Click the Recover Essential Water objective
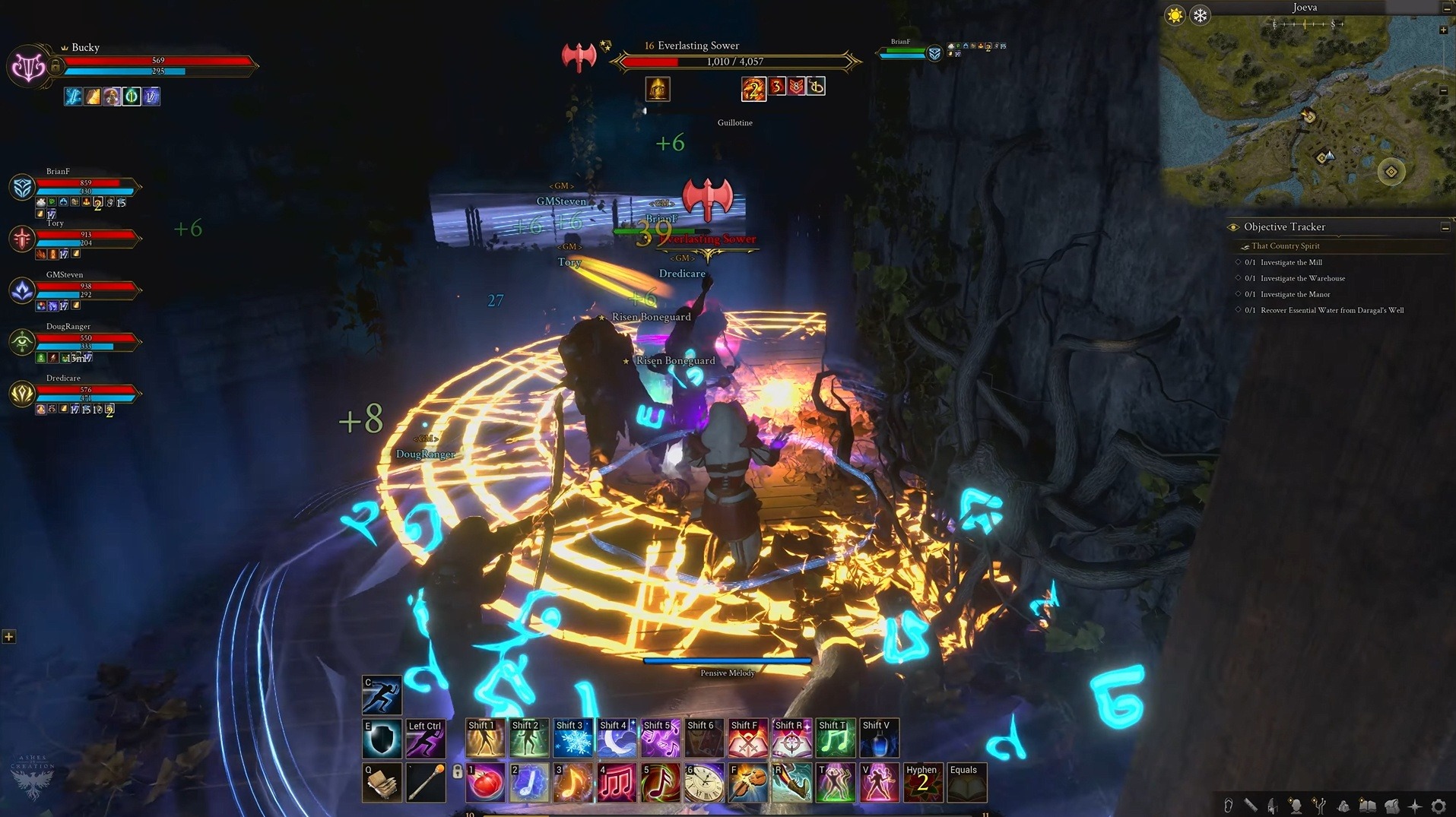This screenshot has width=1456, height=817. [1331, 310]
